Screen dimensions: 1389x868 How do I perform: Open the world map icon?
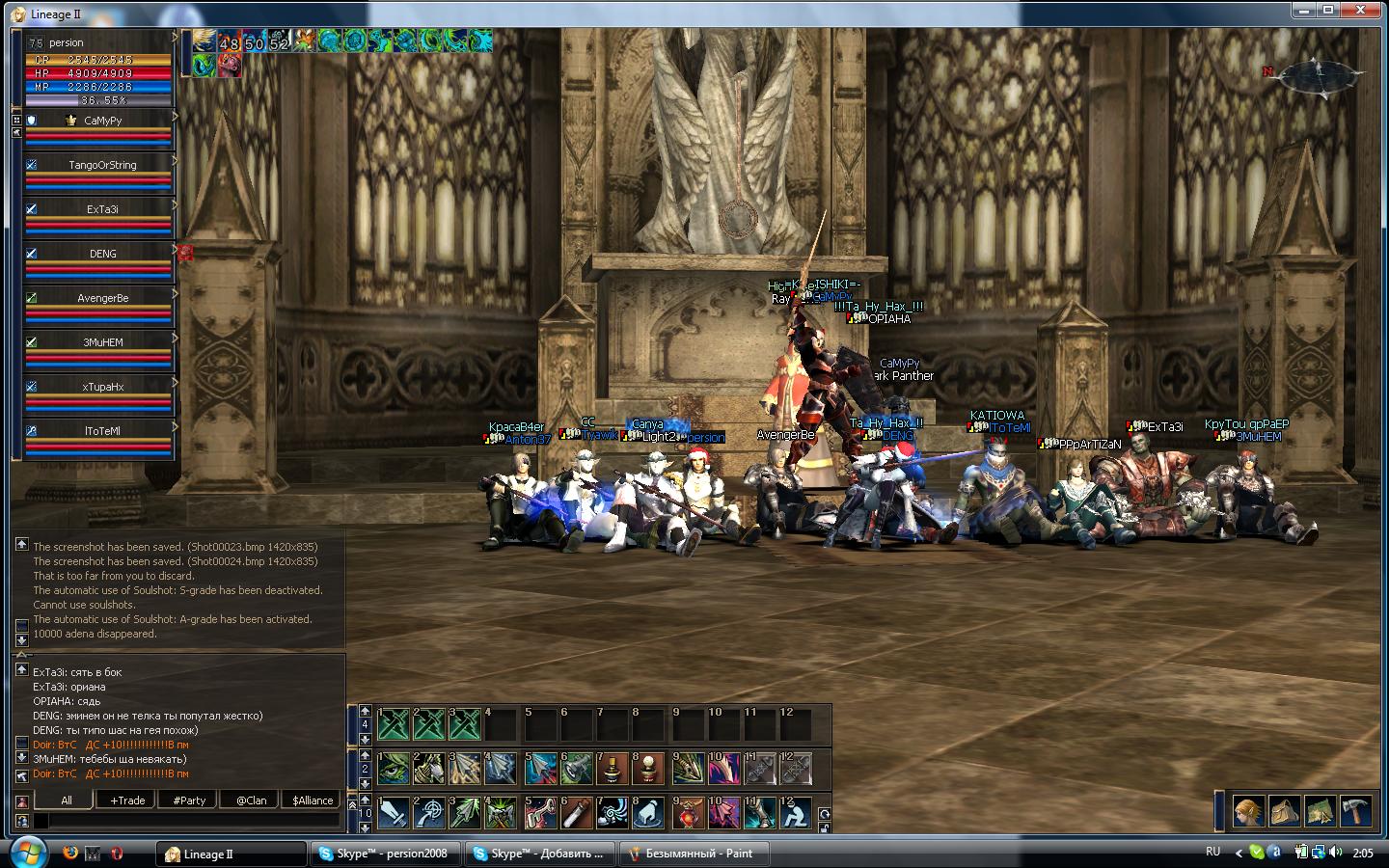(x=1320, y=811)
